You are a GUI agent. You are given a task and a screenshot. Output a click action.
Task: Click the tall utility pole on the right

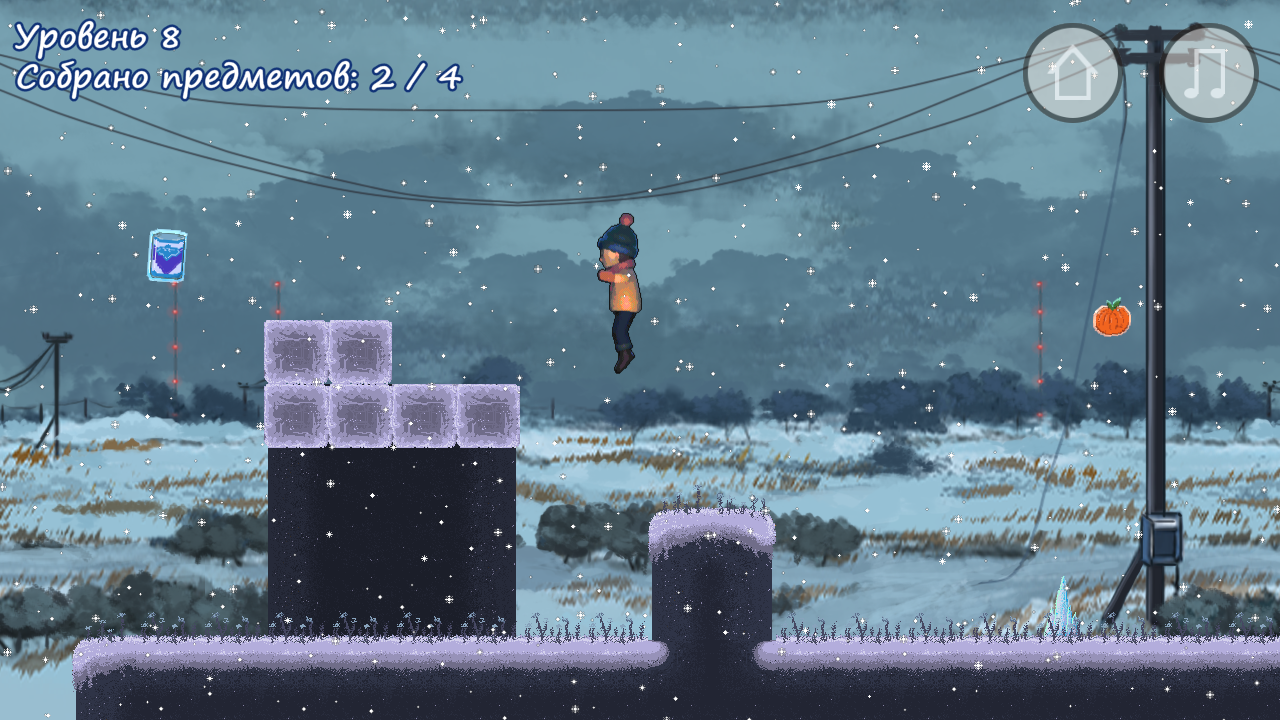click(1155, 300)
